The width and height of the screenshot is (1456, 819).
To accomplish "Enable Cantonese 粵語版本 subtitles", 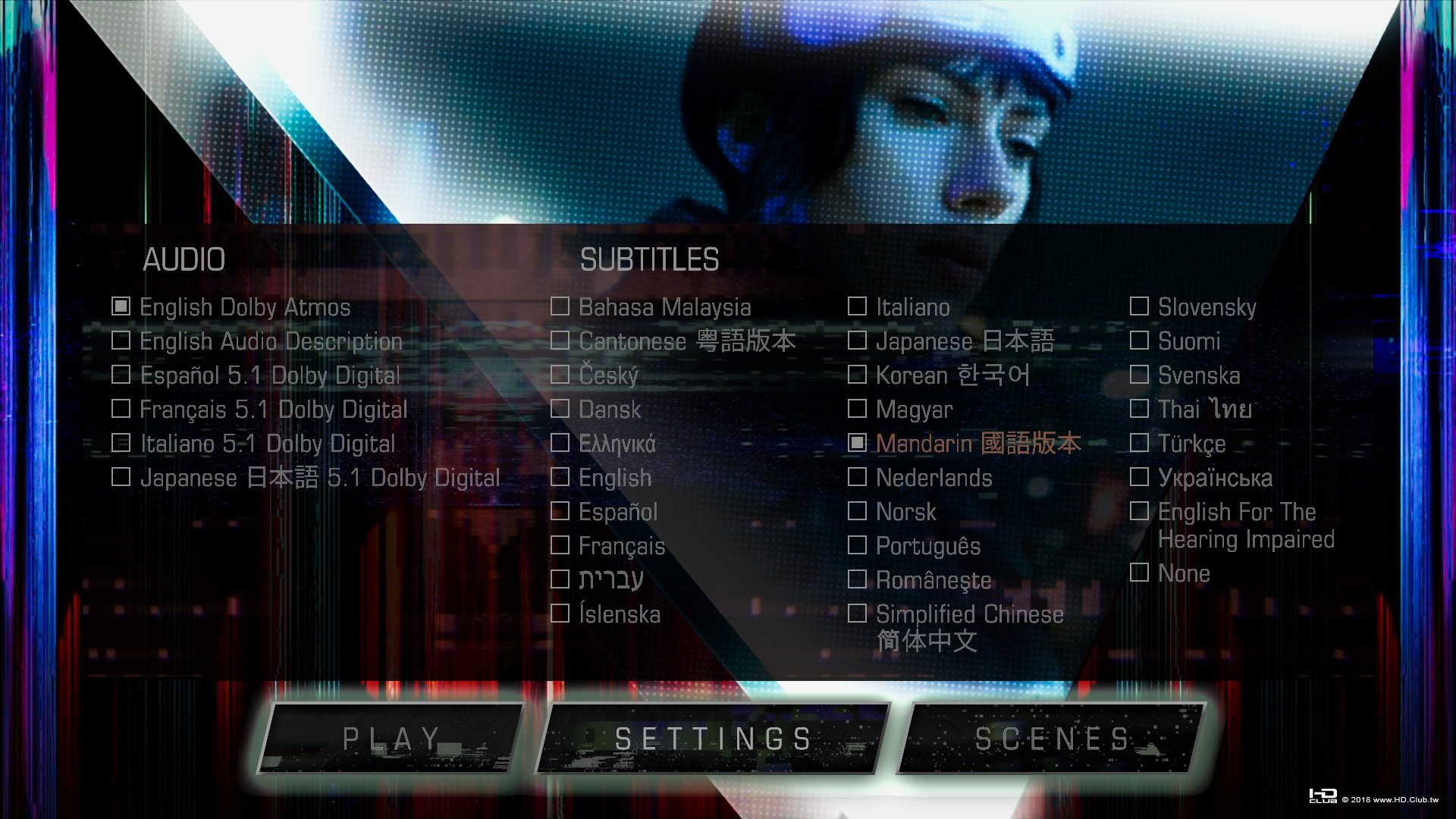I will (686, 340).
